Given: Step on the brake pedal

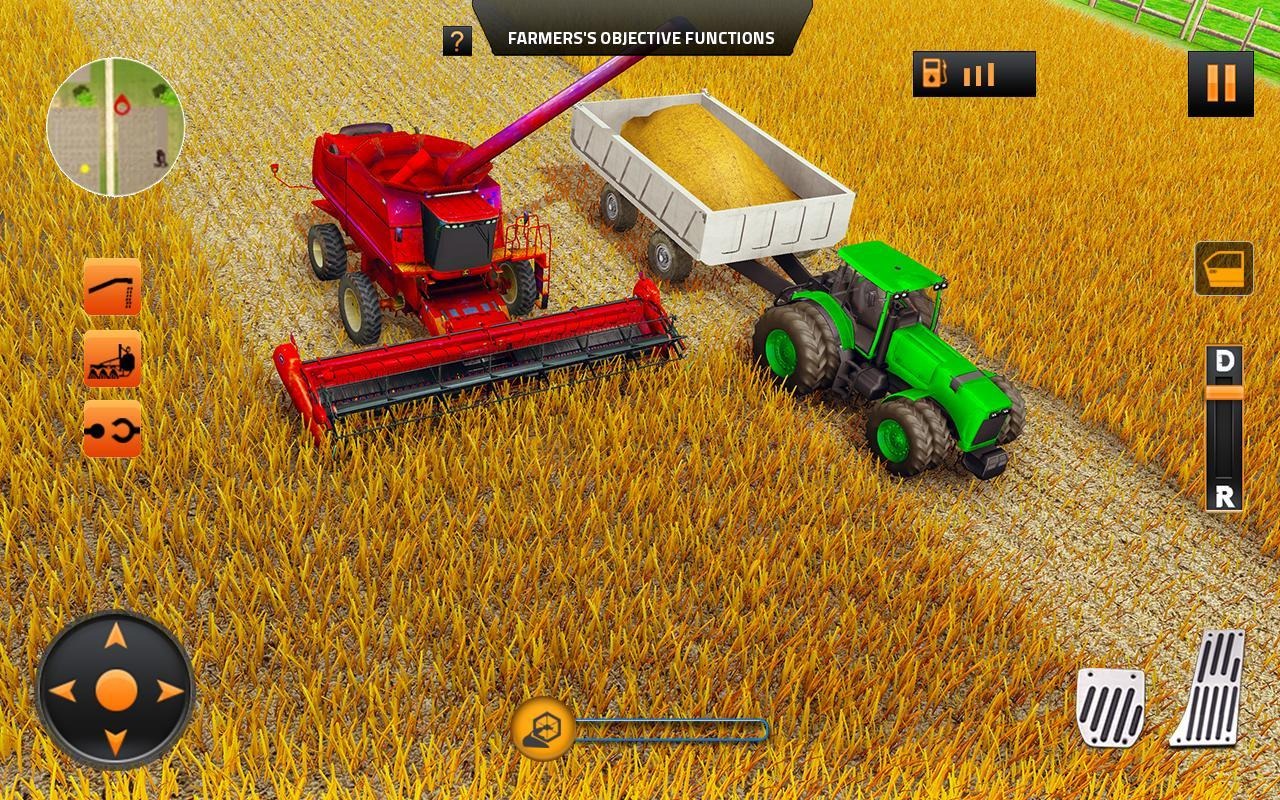Looking at the screenshot, I should click(x=1110, y=707).
